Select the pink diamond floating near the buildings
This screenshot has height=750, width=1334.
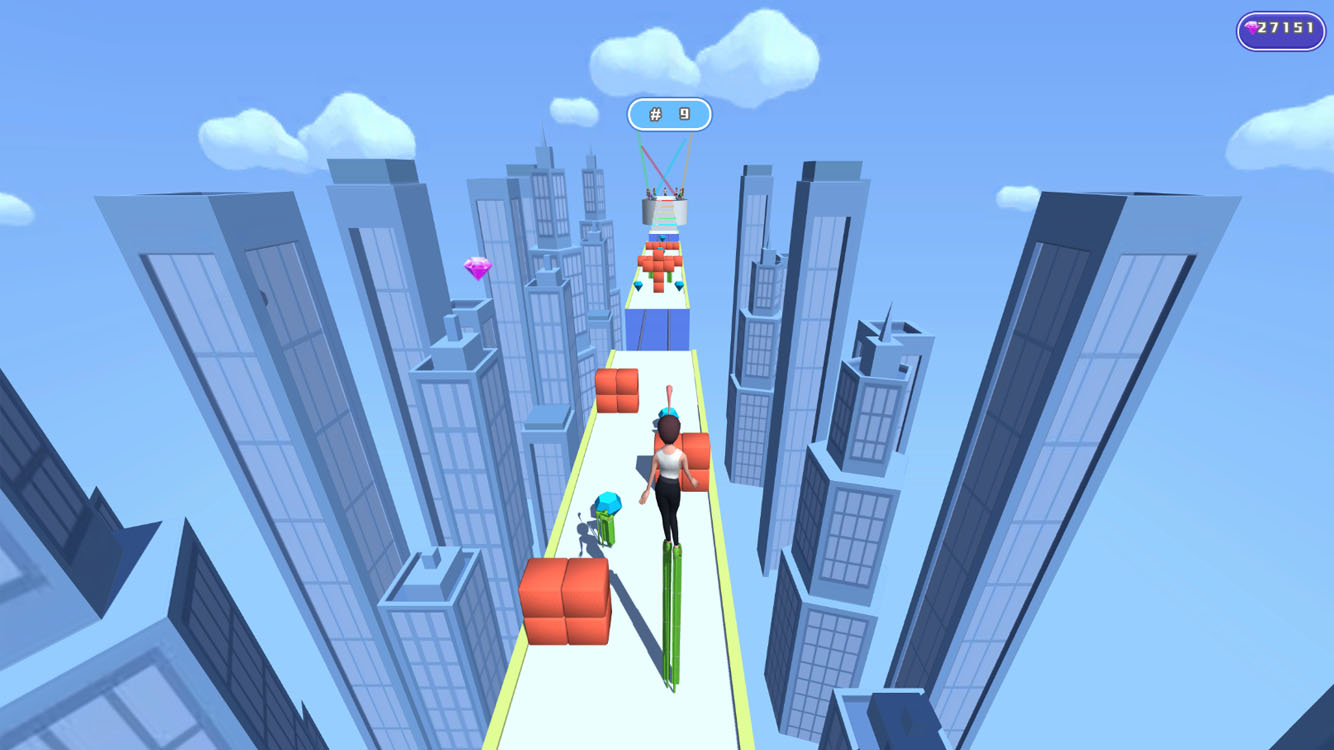[478, 267]
